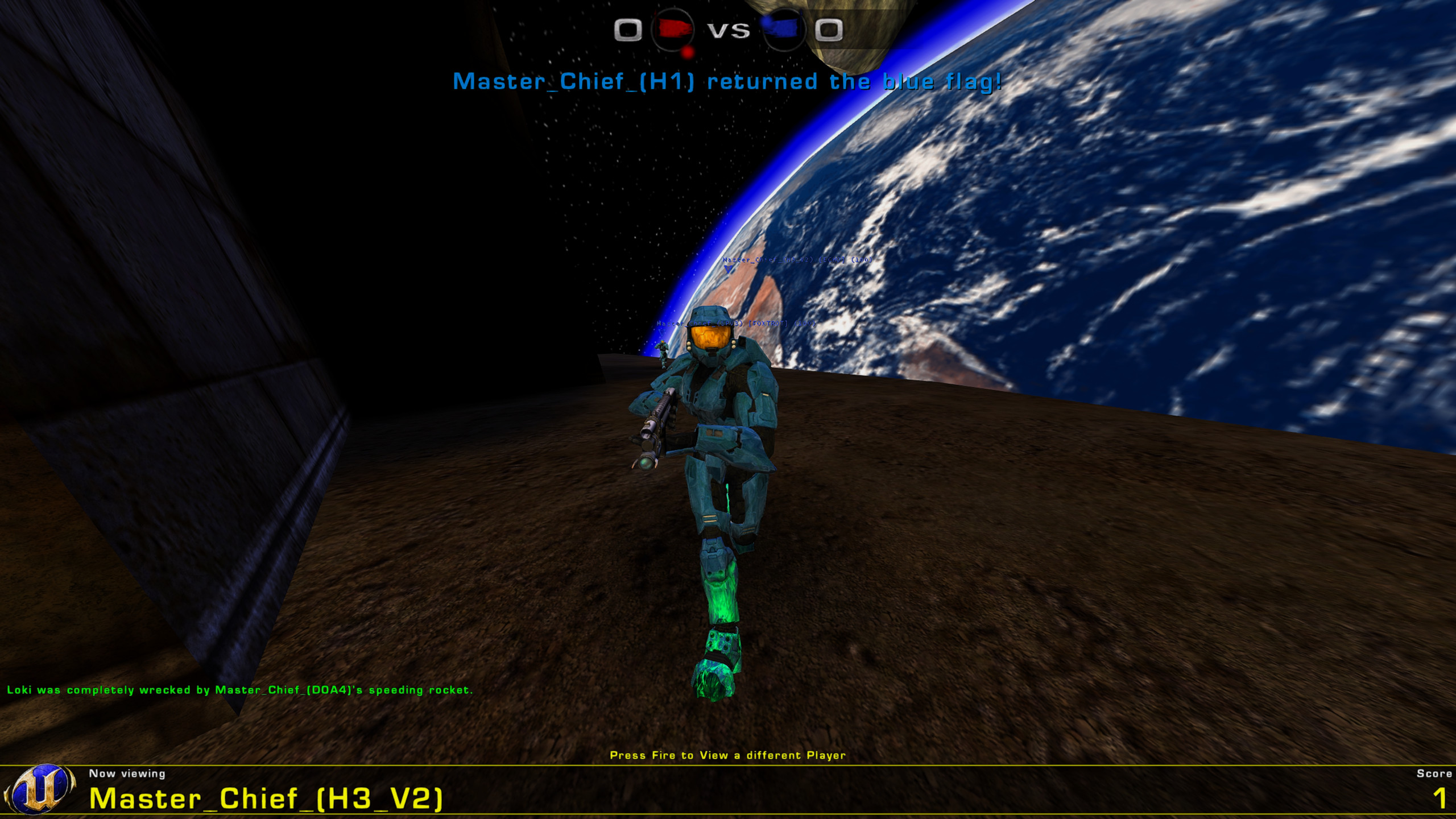This screenshot has height=819, width=1456.
Task: Click the nametag Master_Chief_(SPV3) [FOXTROT] (100)
Action: click(737, 324)
